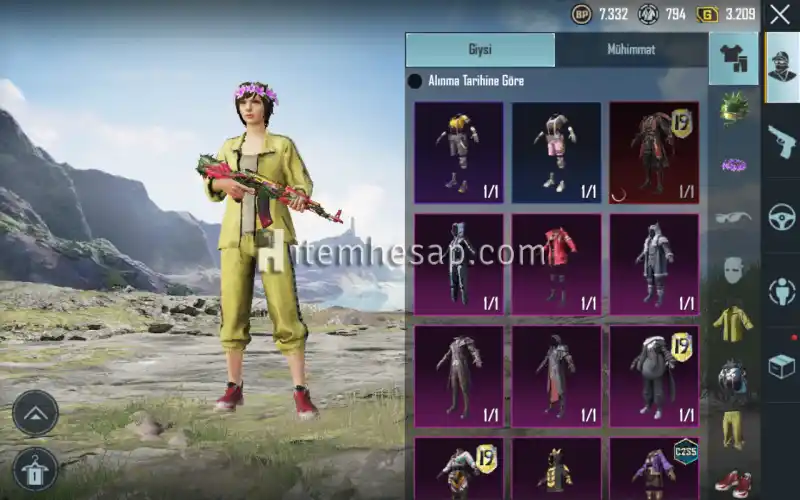
Task: Open the Mühimmat tab
Action: pyautogui.click(x=631, y=50)
